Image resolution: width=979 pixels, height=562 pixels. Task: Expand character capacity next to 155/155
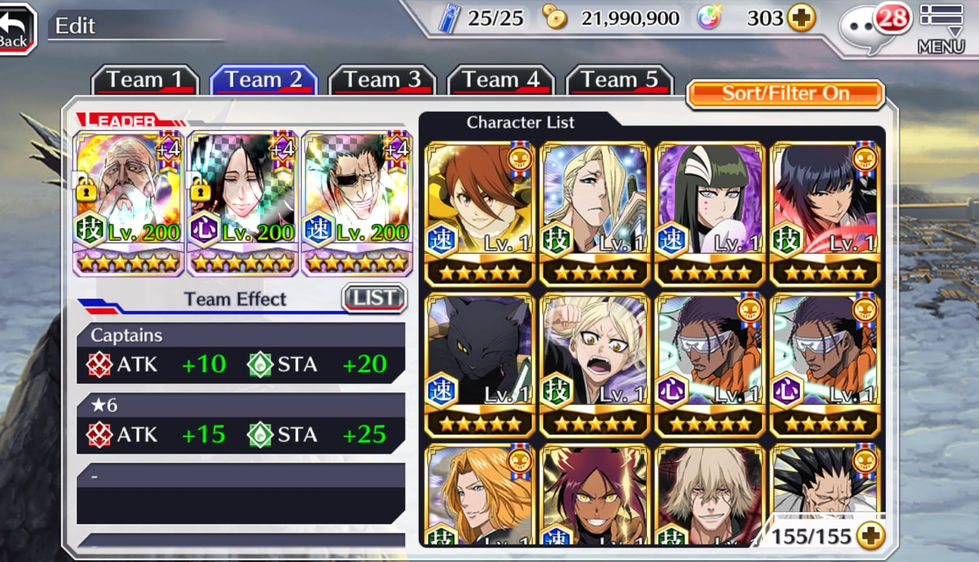(x=871, y=537)
